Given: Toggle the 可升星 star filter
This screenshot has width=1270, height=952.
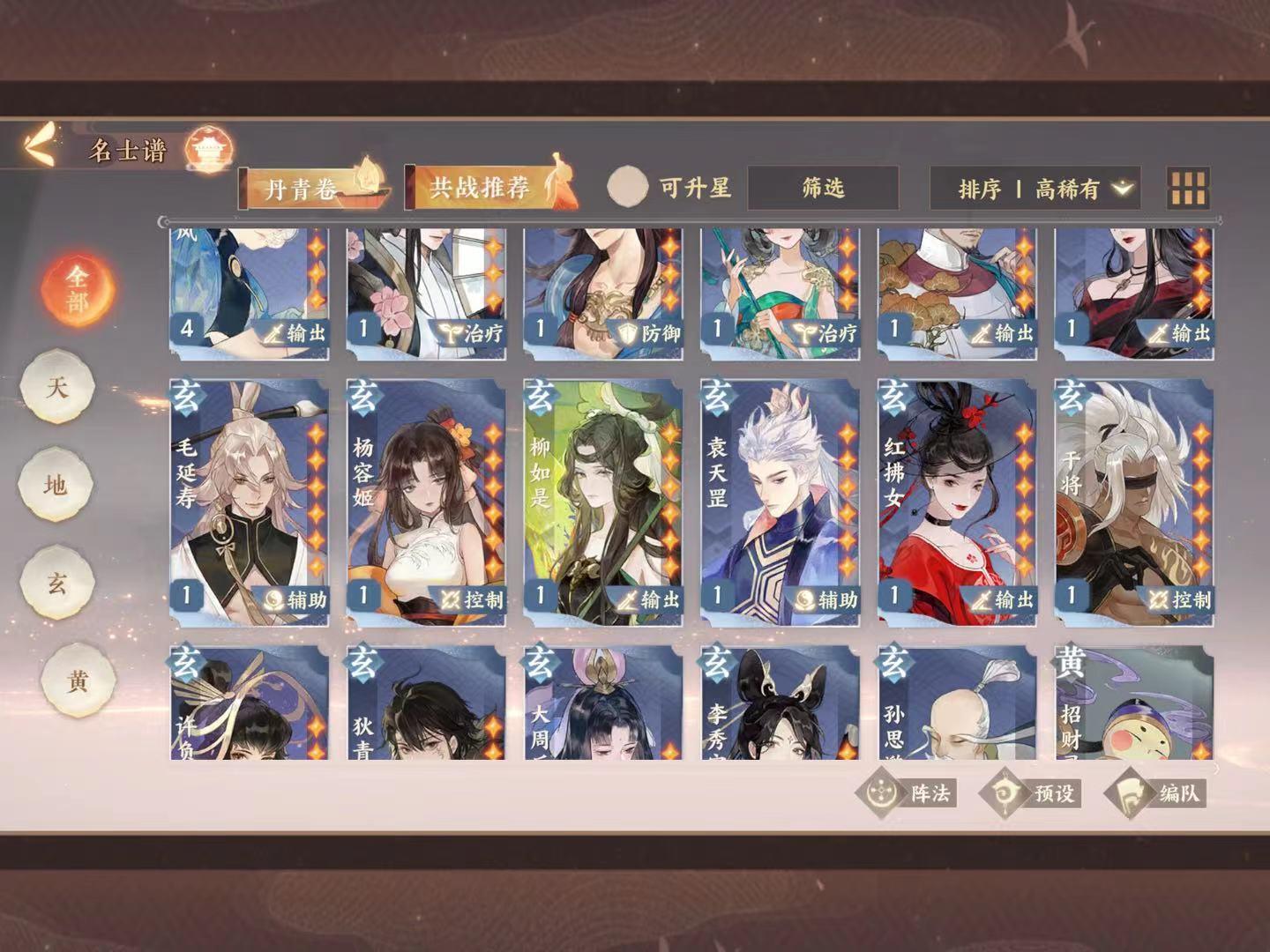Looking at the screenshot, I should (628, 186).
